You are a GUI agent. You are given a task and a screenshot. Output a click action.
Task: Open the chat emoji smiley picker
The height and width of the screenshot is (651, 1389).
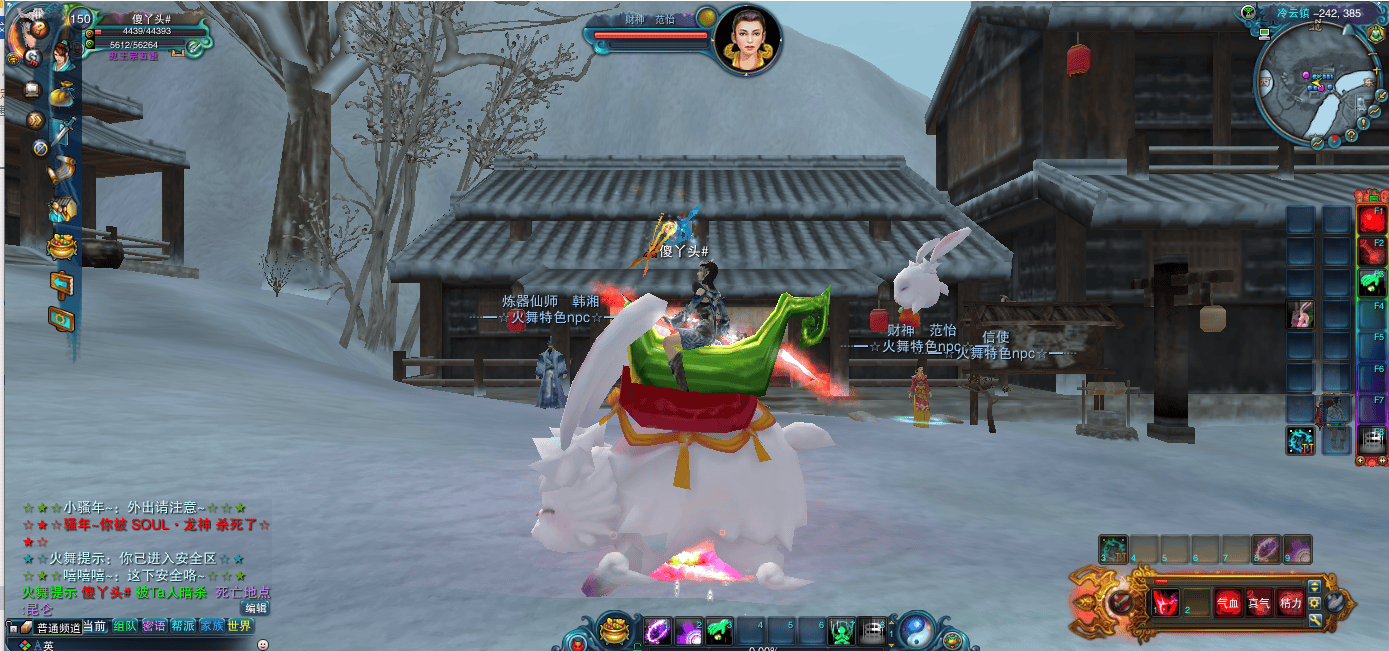(x=263, y=645)
